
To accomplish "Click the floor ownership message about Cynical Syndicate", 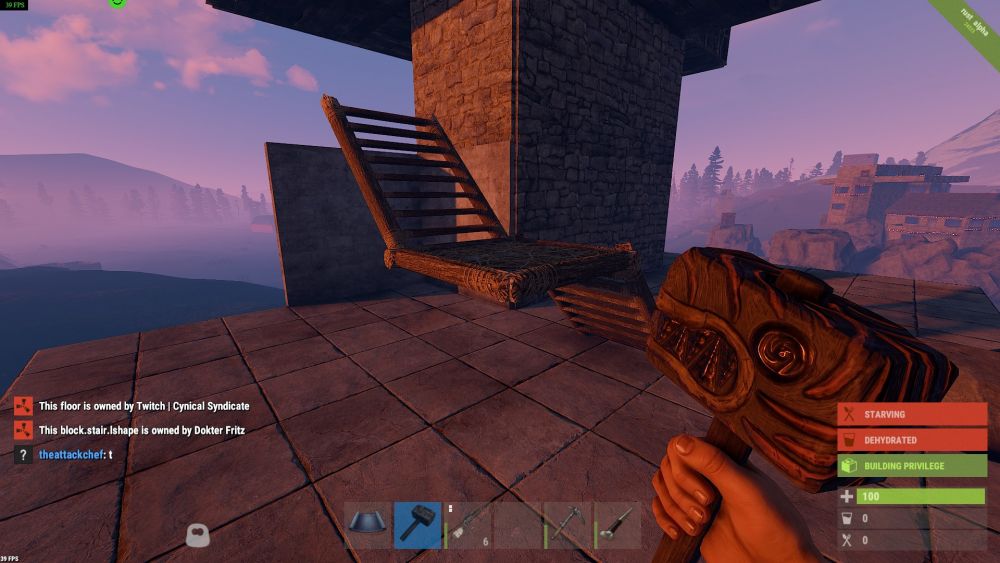I will (143, 407).
